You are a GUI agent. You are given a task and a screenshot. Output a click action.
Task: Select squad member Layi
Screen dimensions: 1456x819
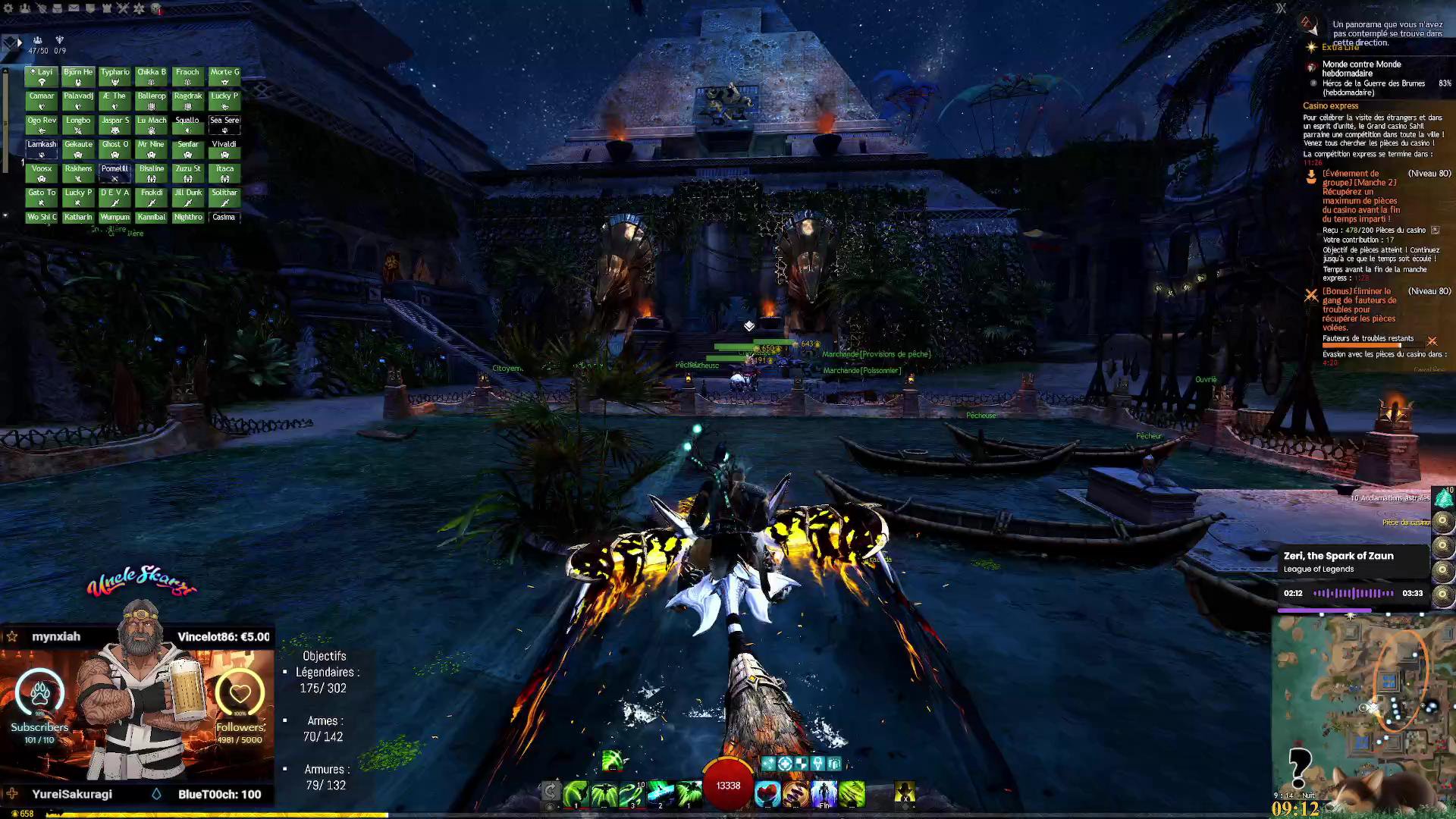pyautogui.click(x=42, y=77)
